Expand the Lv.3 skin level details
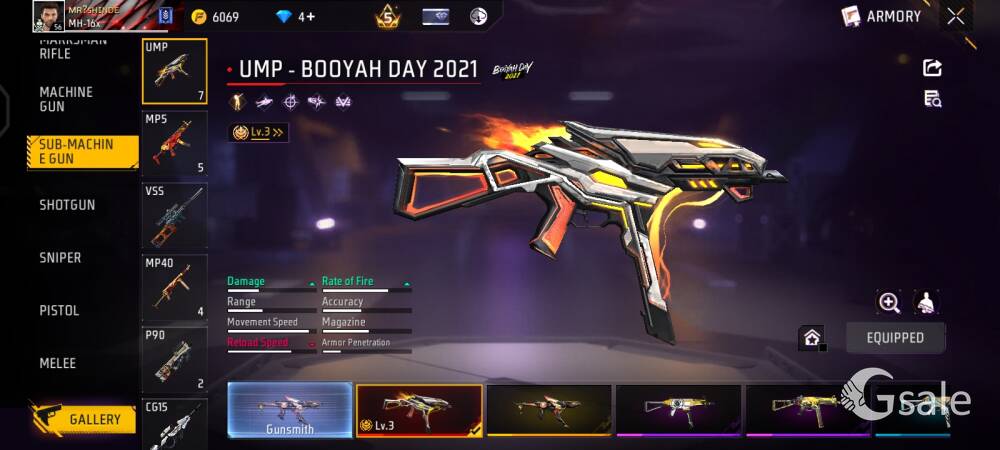 [x=258, y=132]
